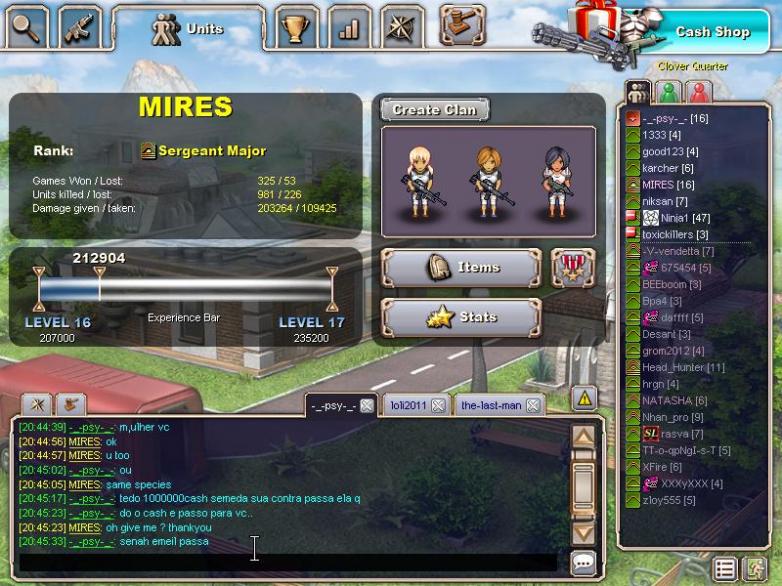Open the rifle weapons tab

pyautogui.click(x=79, y=27)
